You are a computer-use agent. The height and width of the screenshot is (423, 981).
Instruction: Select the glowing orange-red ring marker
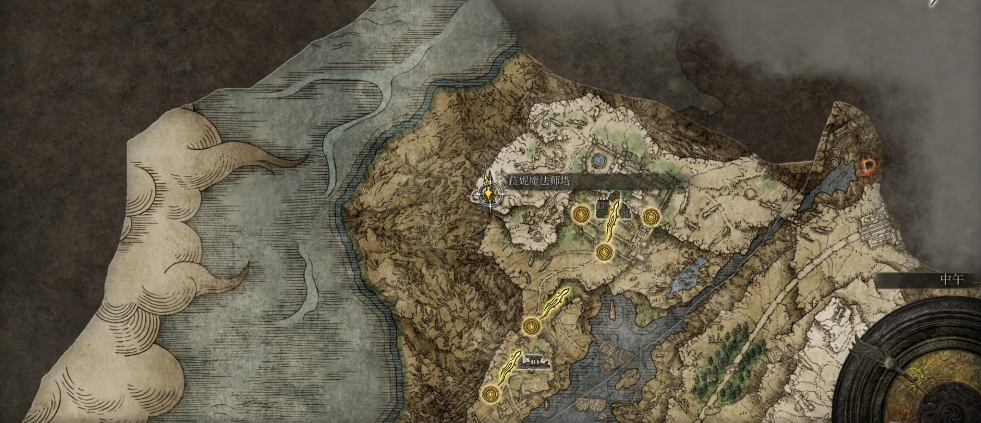[x=868, y=166]
